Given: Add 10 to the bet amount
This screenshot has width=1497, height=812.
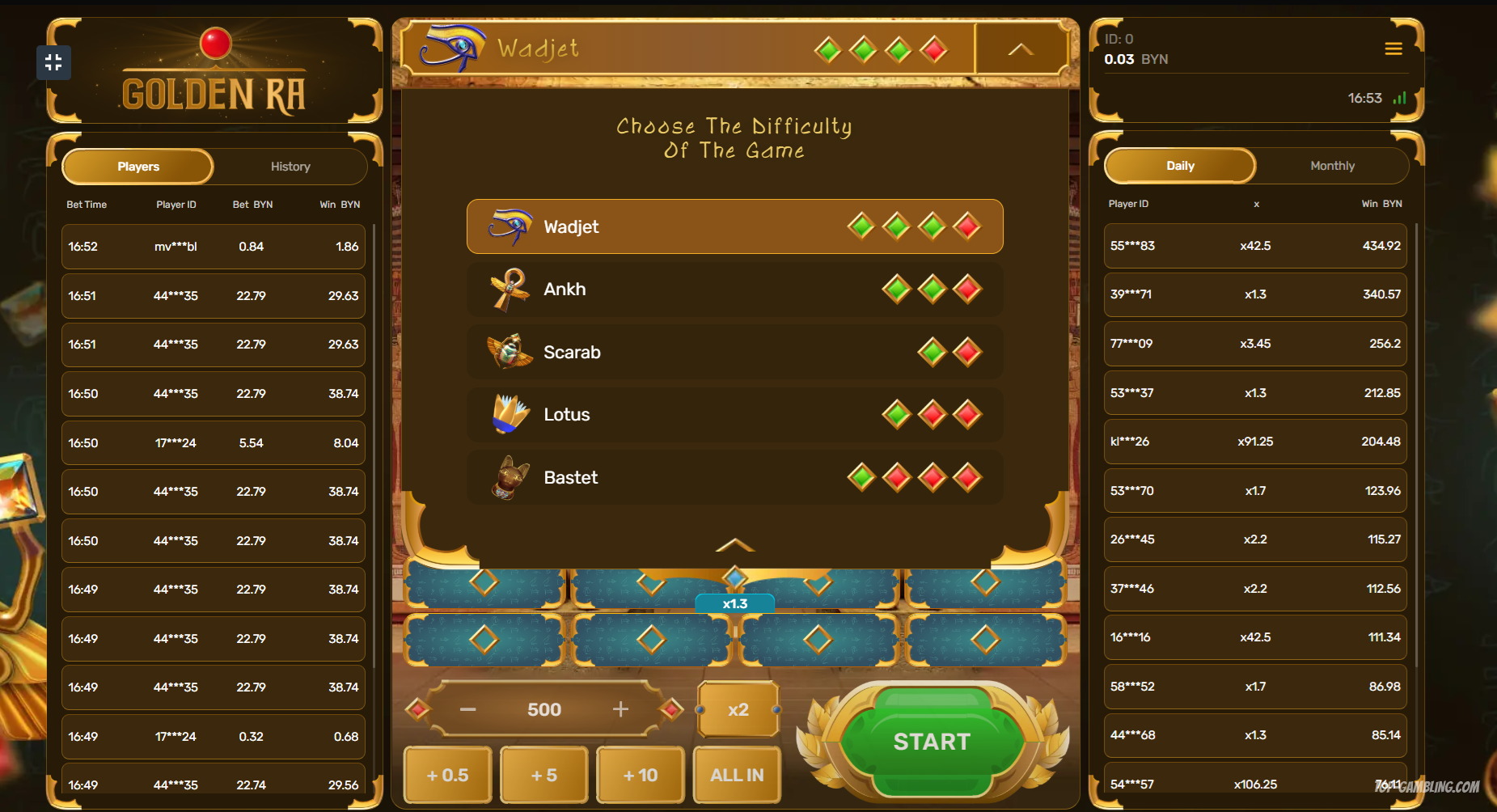Looking at the screenshot, I should (x=640, y=775).
